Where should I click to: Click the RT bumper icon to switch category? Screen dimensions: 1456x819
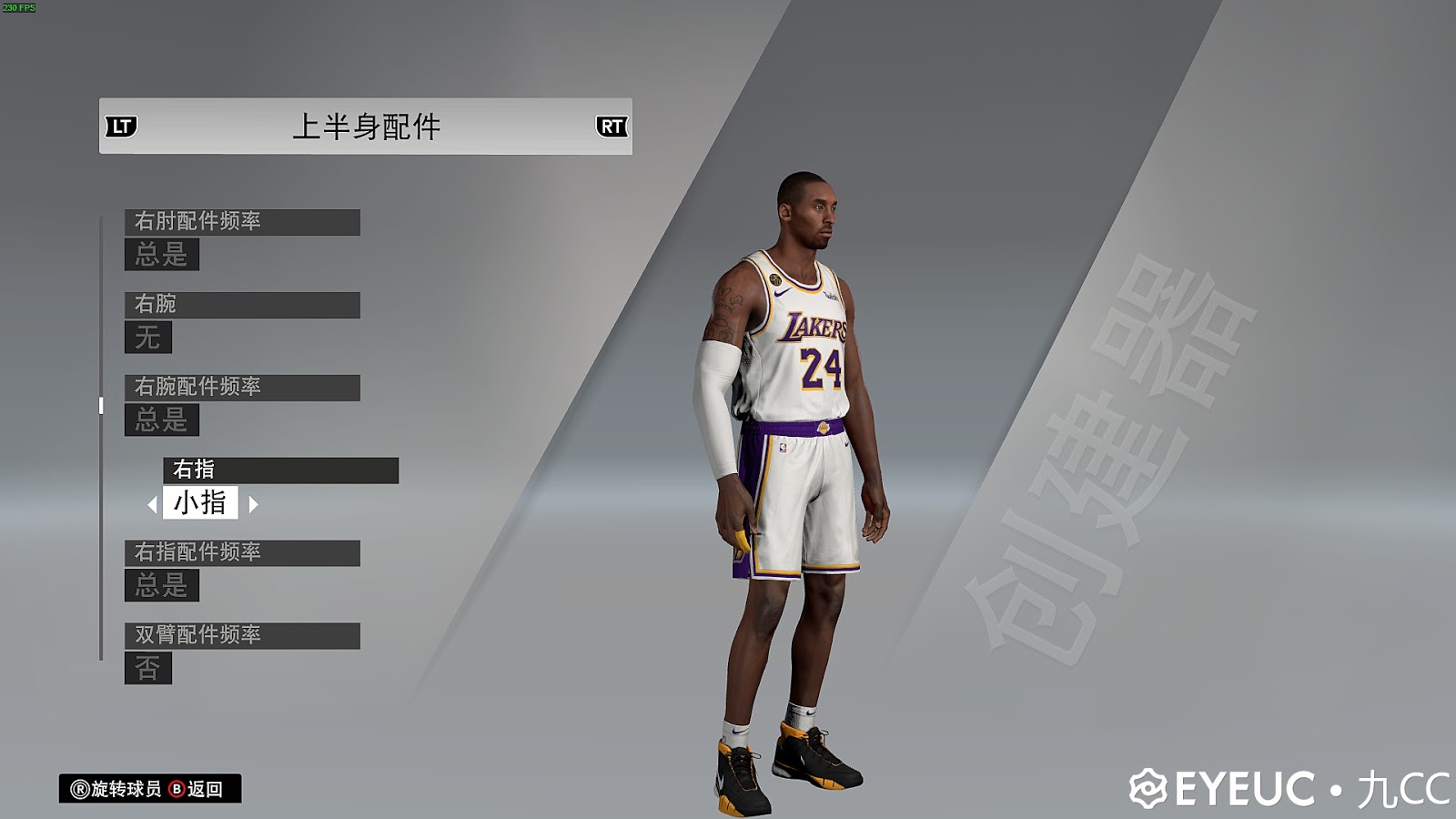[612, 127]
